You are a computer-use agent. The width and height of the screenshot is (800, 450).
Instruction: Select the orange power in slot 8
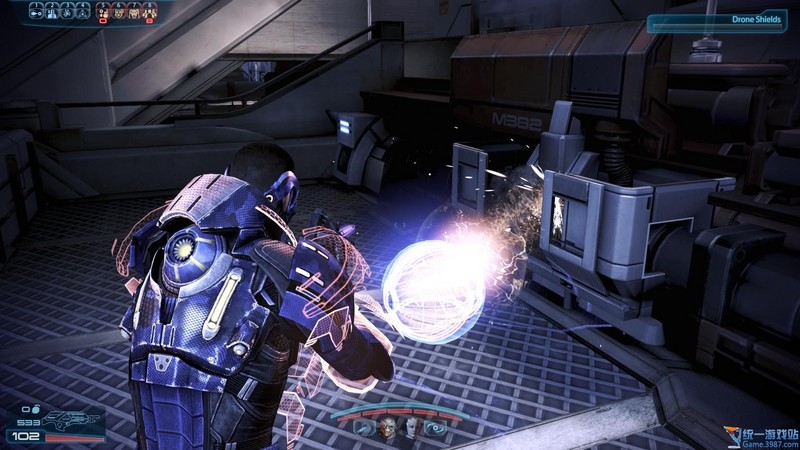click(151, 12)
